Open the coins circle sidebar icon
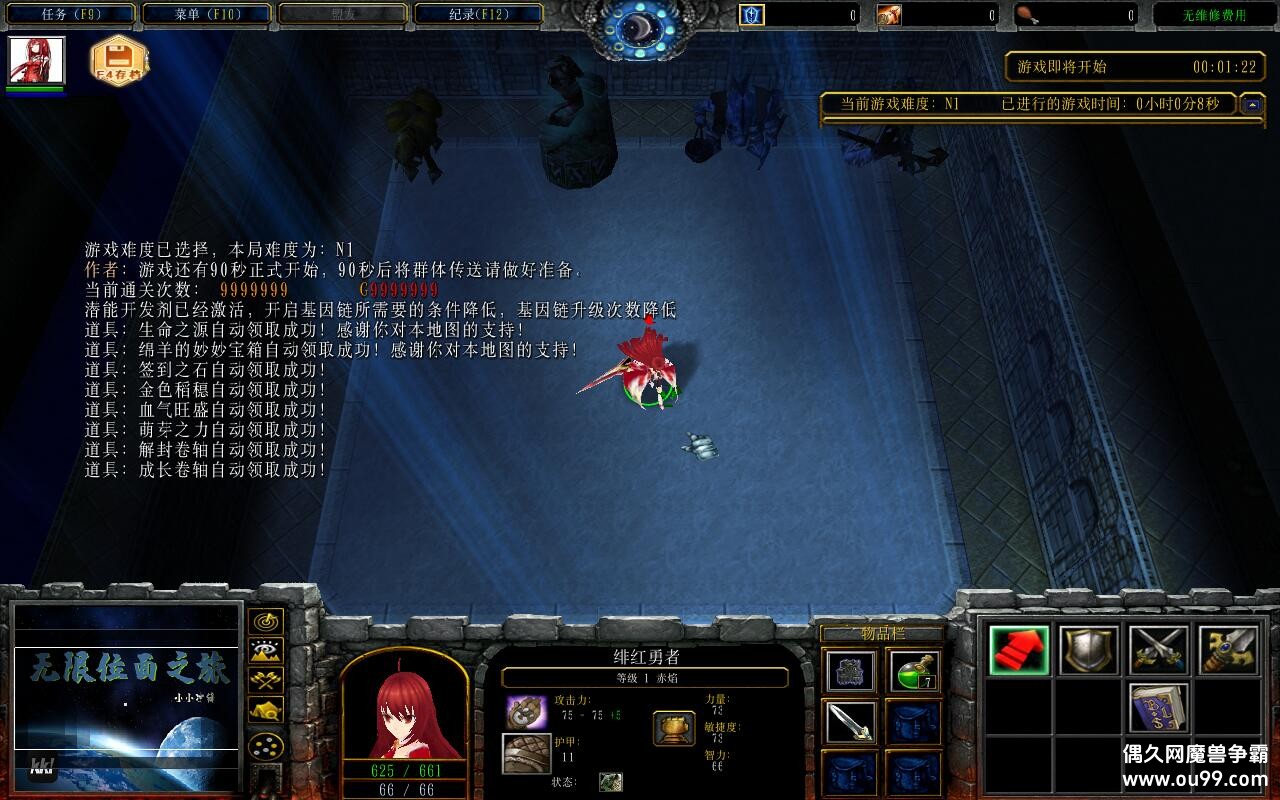 264,745
